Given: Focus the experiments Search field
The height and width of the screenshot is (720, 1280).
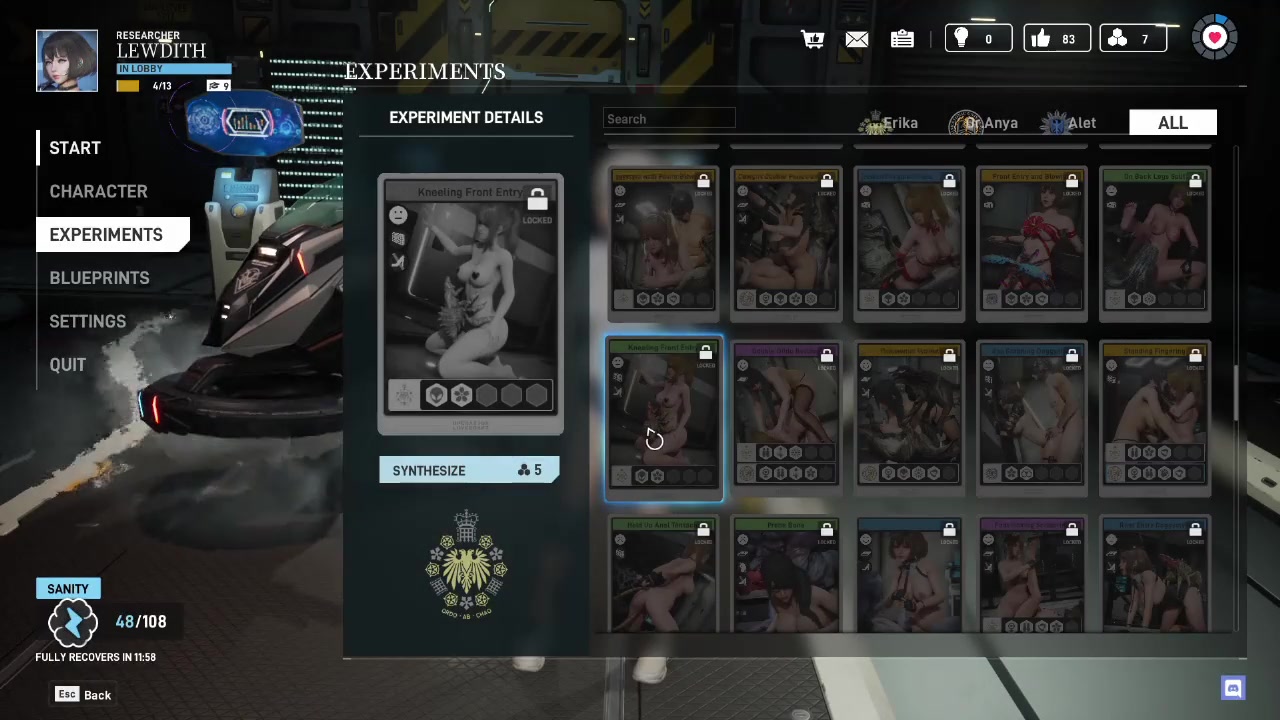Looking at the screenshot, I should click(x=669, y=119).
